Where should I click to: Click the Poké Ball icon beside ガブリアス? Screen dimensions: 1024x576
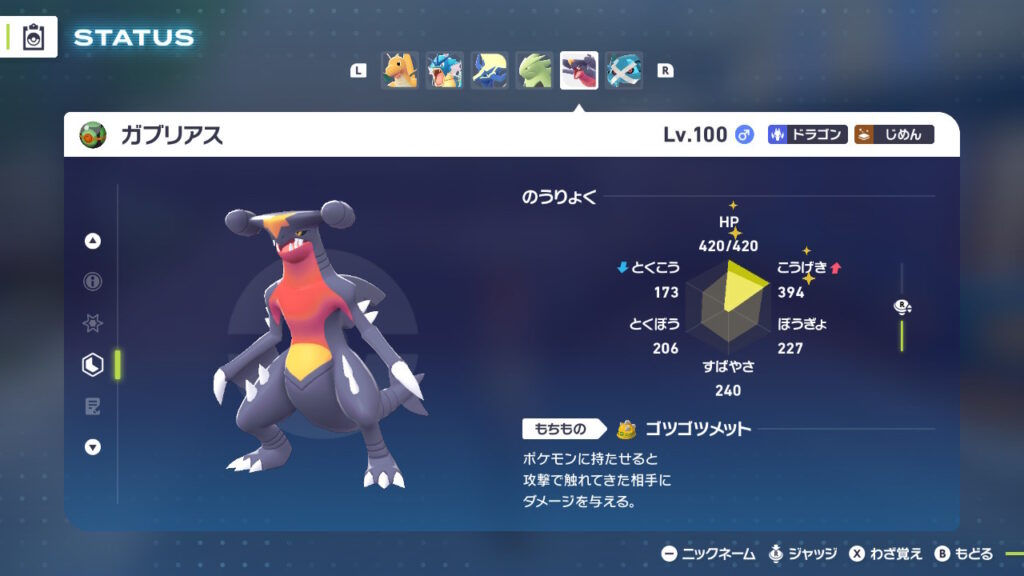(x=93, y=135)
